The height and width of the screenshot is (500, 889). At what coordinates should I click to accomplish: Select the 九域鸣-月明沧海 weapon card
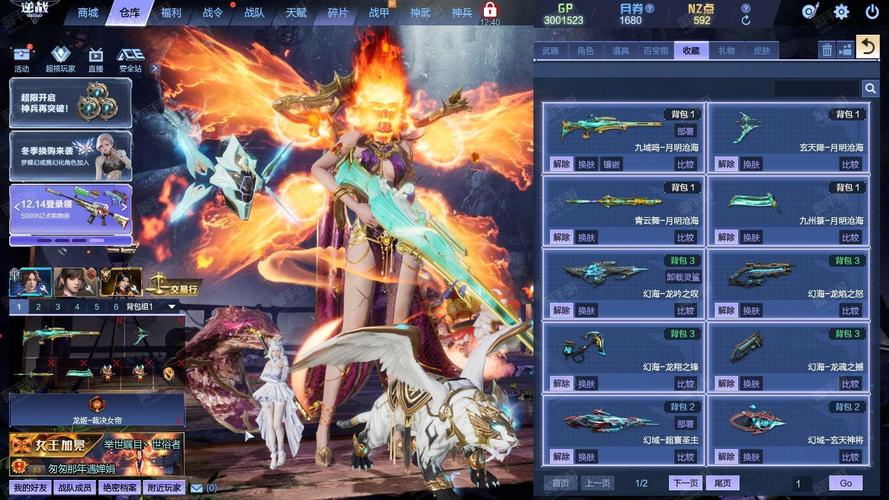coord(621,137)
